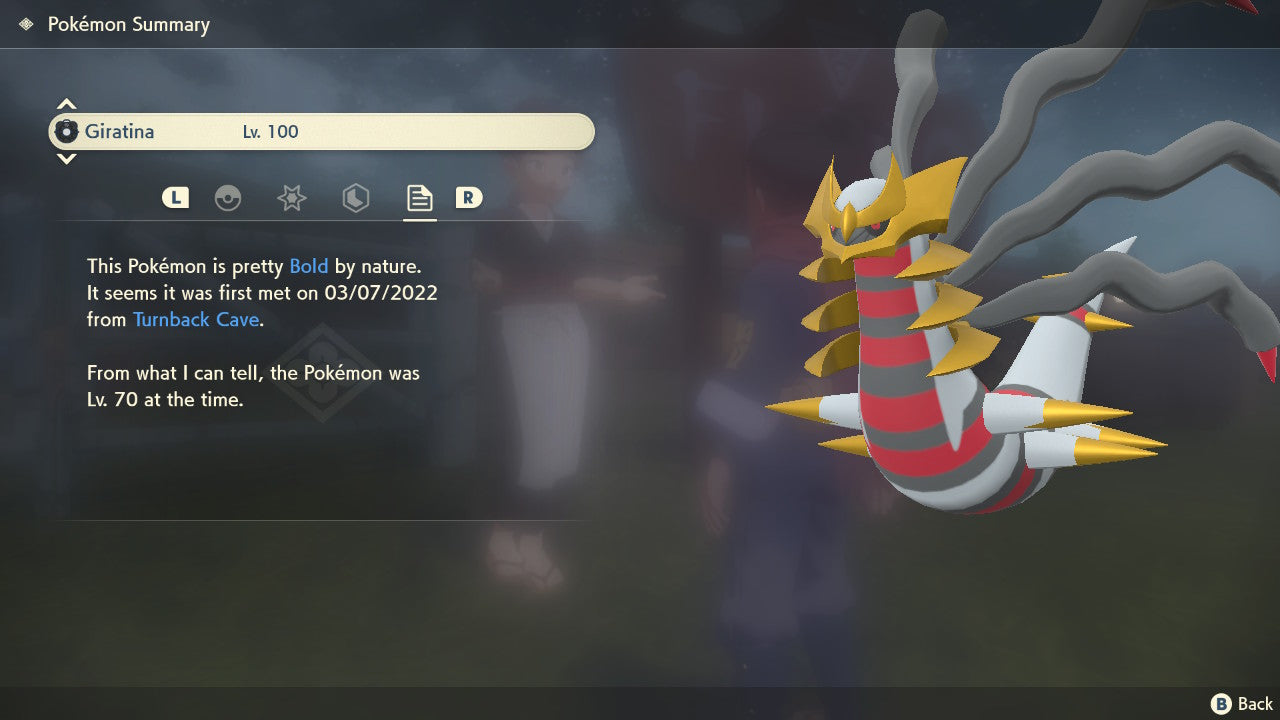This screenshot has height=720, width=1280.
Task: Open the Bold nature link
Action: 309,266
